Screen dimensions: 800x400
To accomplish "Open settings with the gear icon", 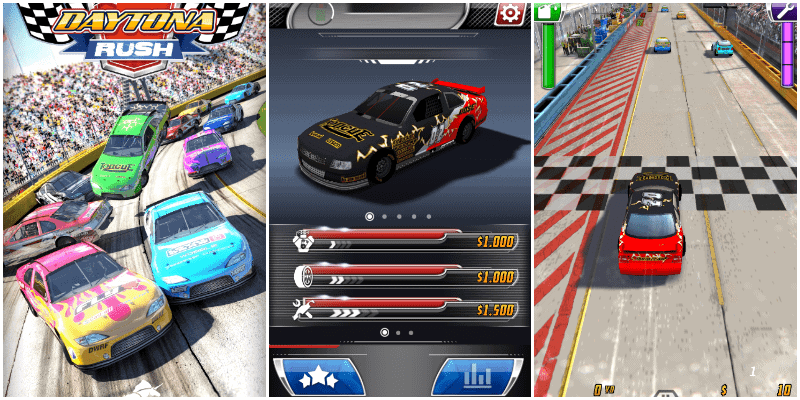I will (x=511, y=14).
